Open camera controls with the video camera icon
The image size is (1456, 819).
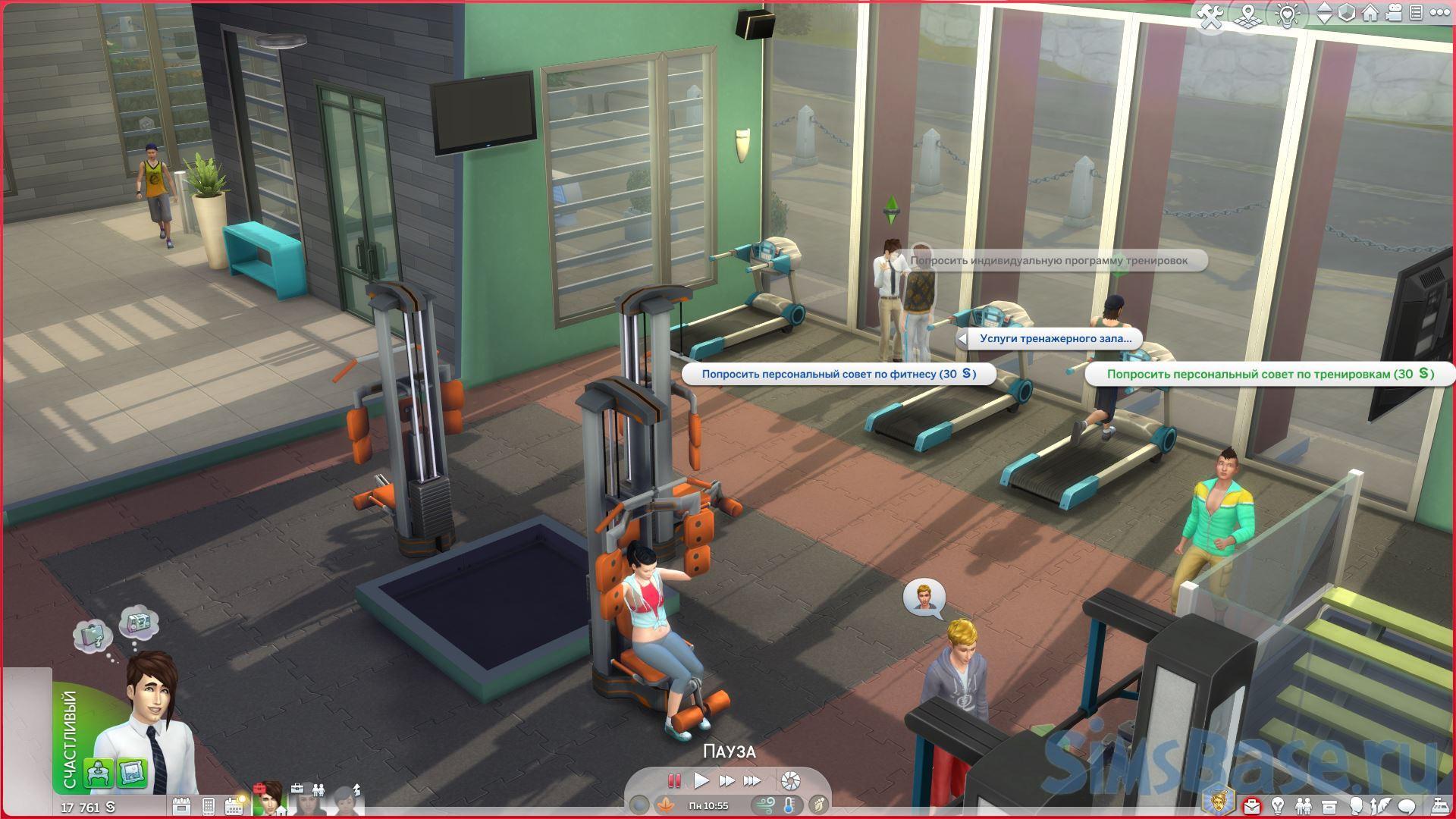coord(1395,14)
